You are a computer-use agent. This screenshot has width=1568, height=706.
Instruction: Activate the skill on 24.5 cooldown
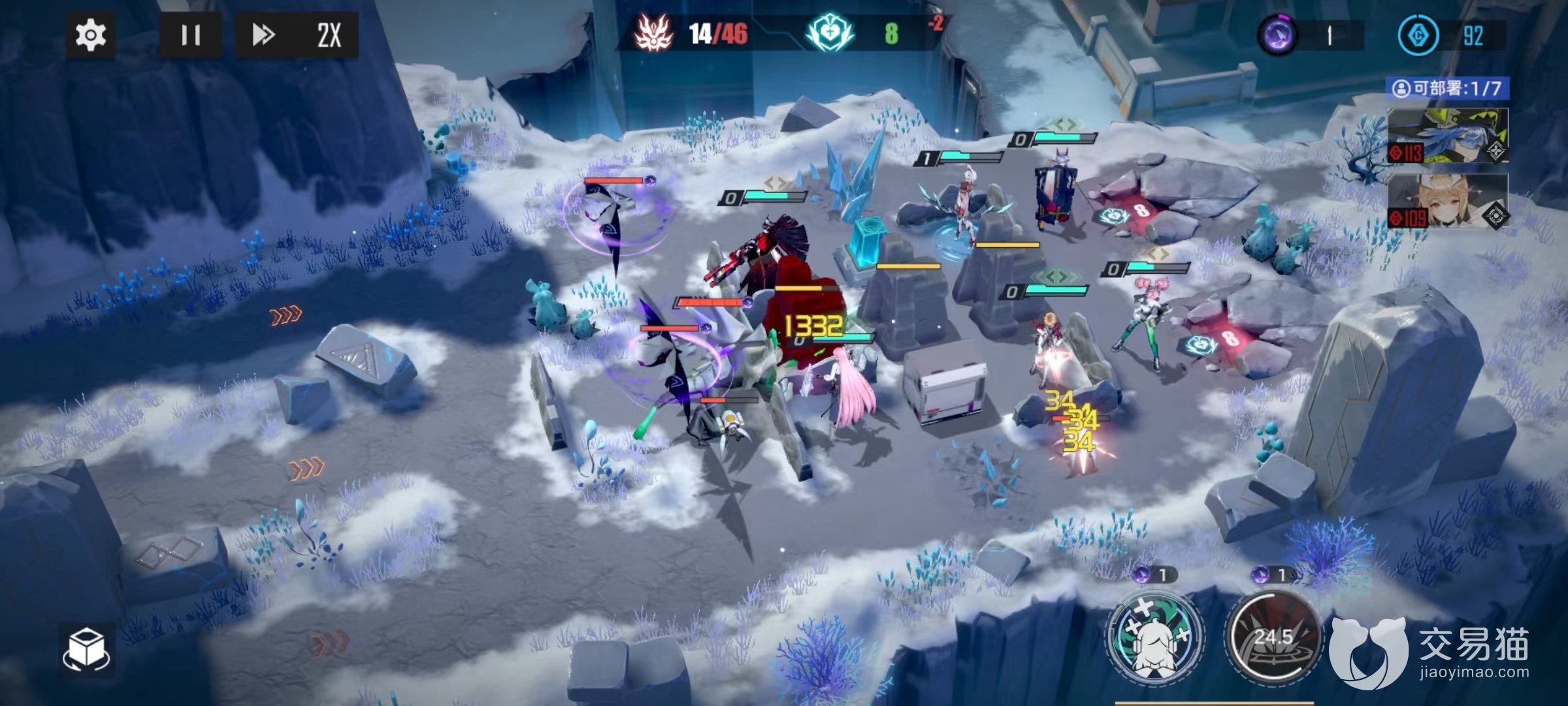[1272, 636]
